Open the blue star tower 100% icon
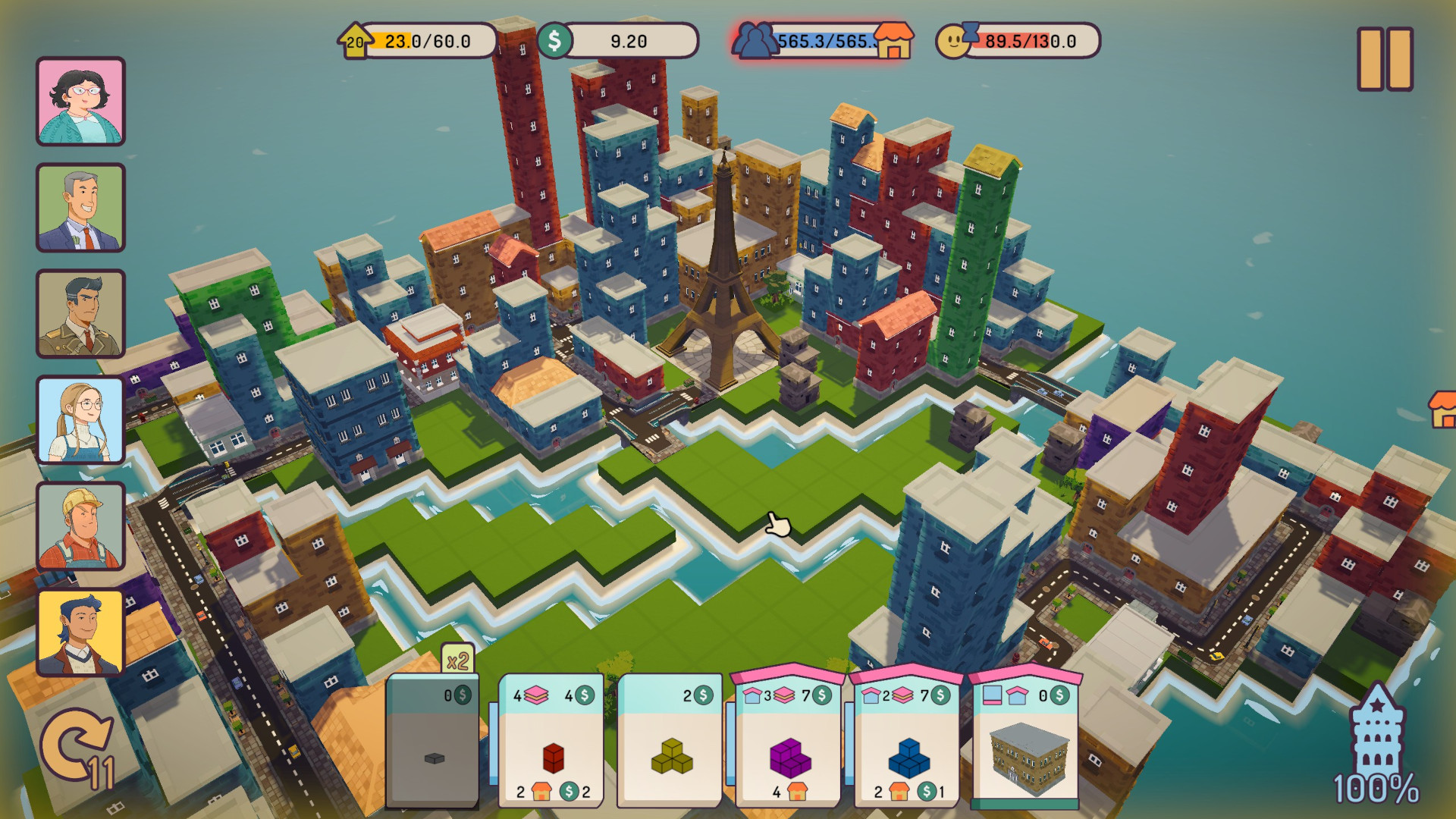 [x=1376, y=747]
